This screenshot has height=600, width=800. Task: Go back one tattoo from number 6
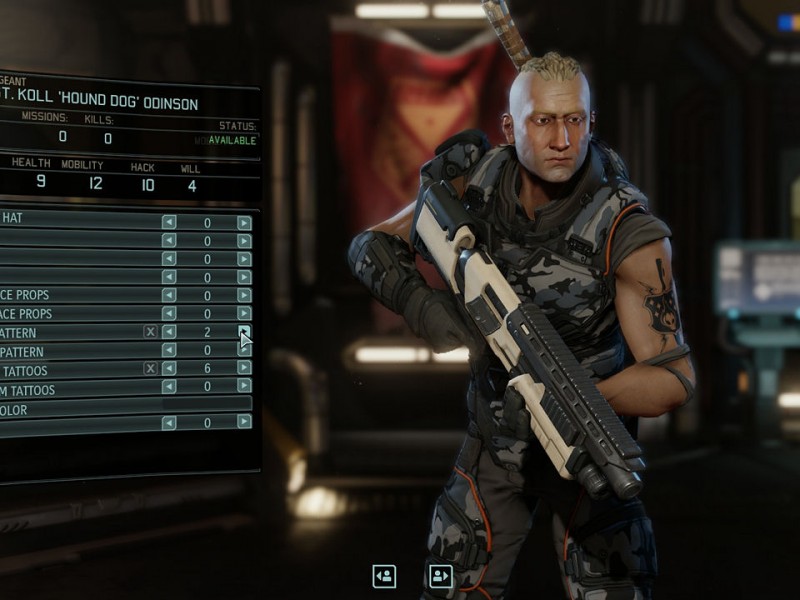[169, 368]
